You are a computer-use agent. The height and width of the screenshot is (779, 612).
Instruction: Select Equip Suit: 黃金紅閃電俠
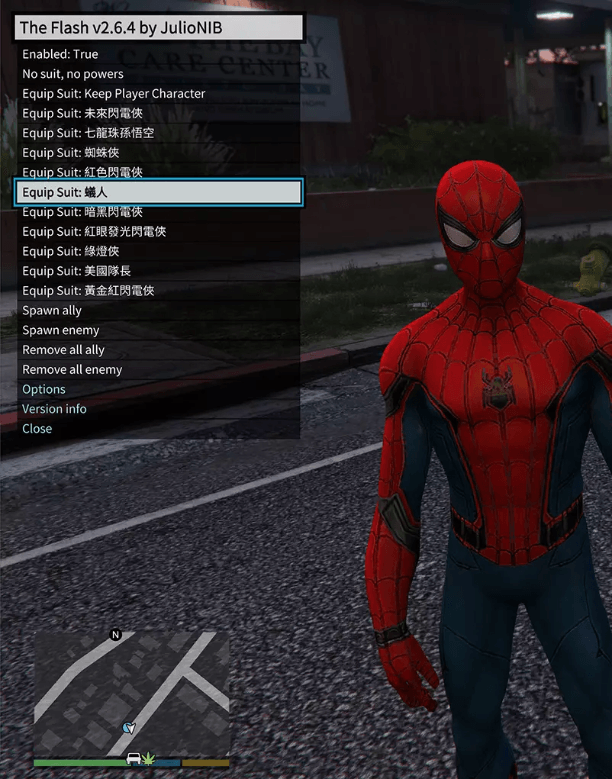point(88,290)
